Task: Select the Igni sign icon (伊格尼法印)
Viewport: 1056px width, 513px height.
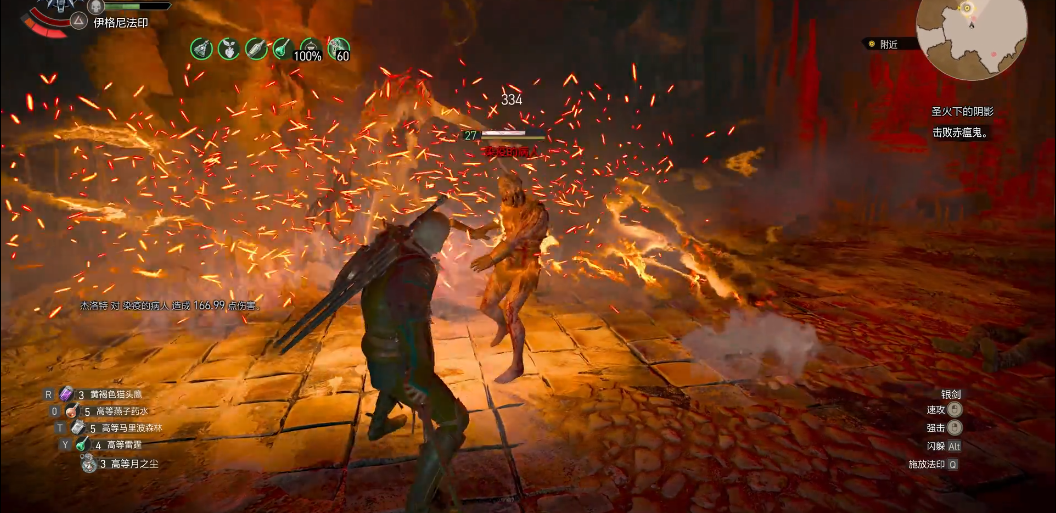Action: pyautogui.click(x=78, y=21)
